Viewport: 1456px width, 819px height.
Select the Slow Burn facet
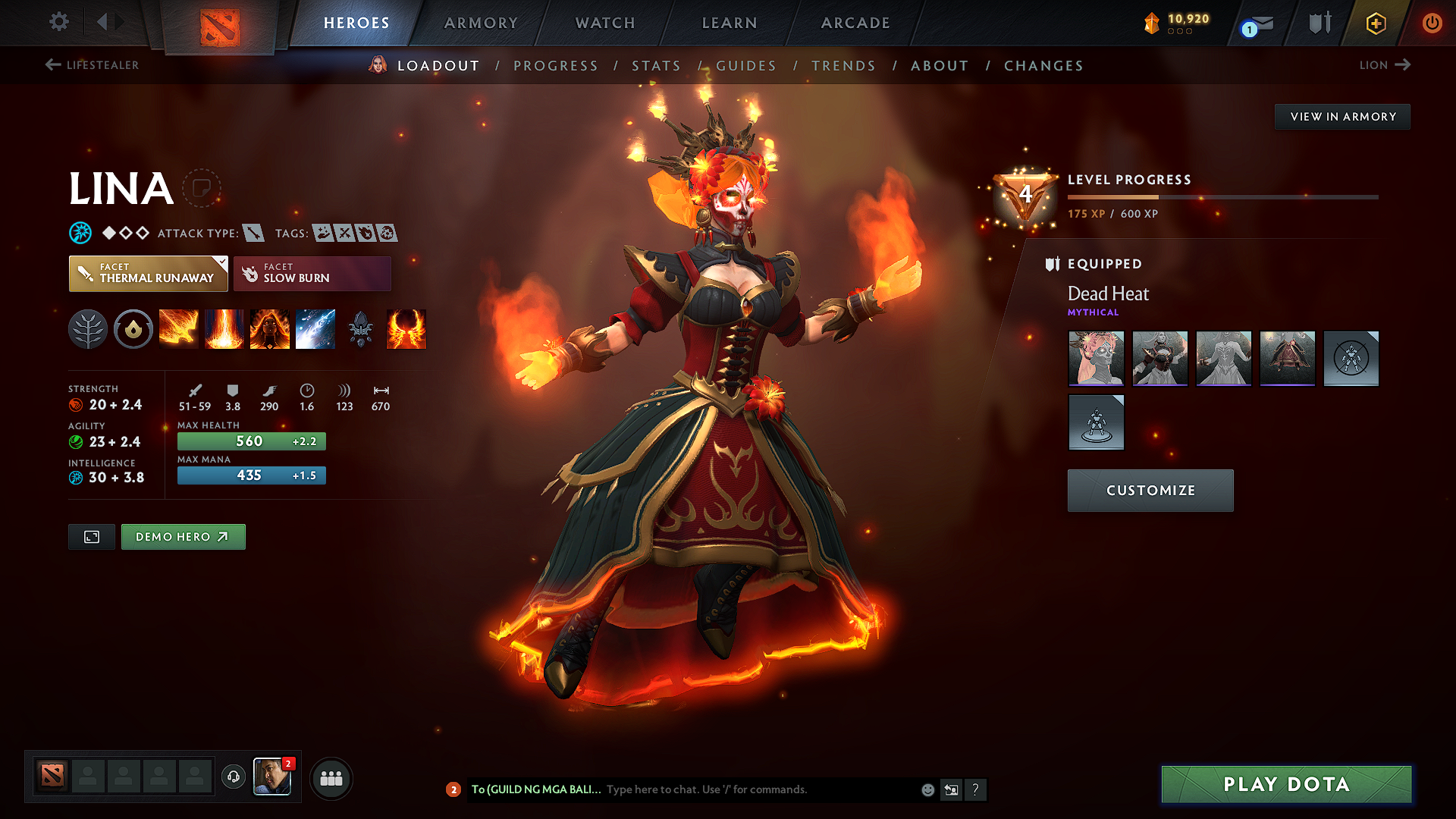[312, 273]
